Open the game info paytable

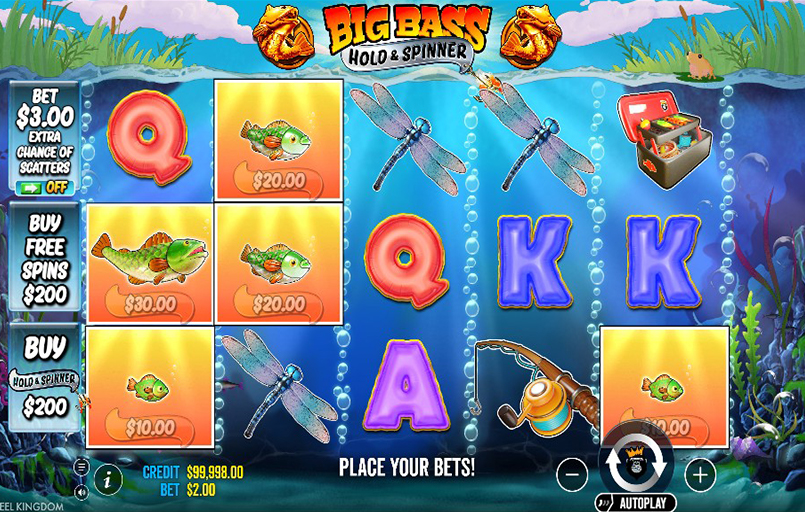coord(108,478)
